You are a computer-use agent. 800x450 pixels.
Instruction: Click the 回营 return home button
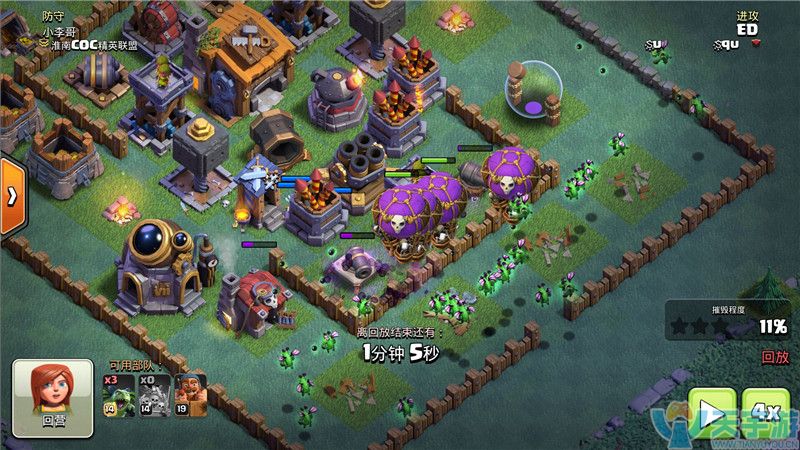[x=53, y=399]
